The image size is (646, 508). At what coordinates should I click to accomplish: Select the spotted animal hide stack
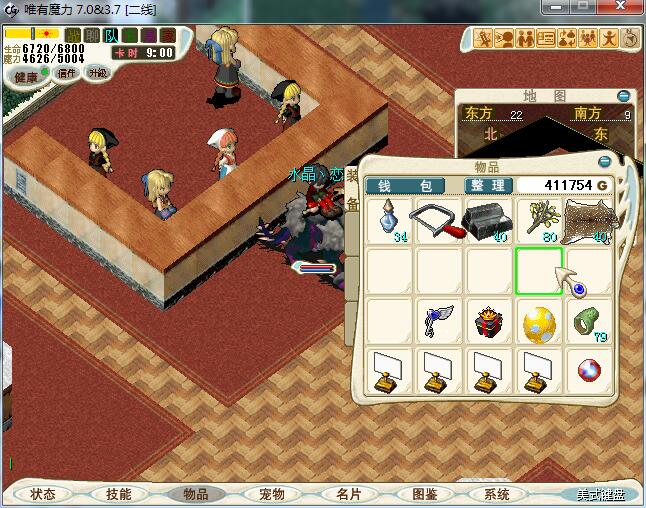click(588, 221)
